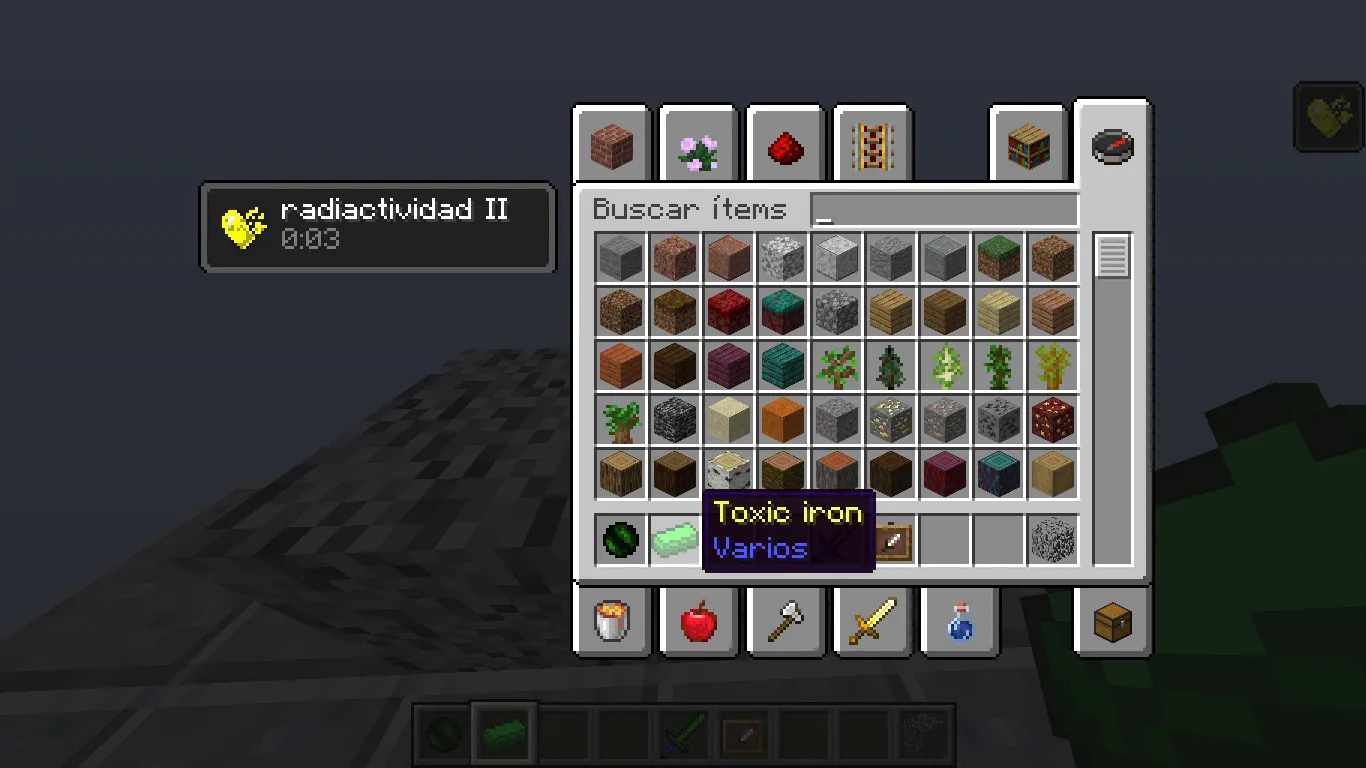This screenshot has width=1366, height=768.
Task: Grab the oak sapling item
Action: tap(836, 365)
